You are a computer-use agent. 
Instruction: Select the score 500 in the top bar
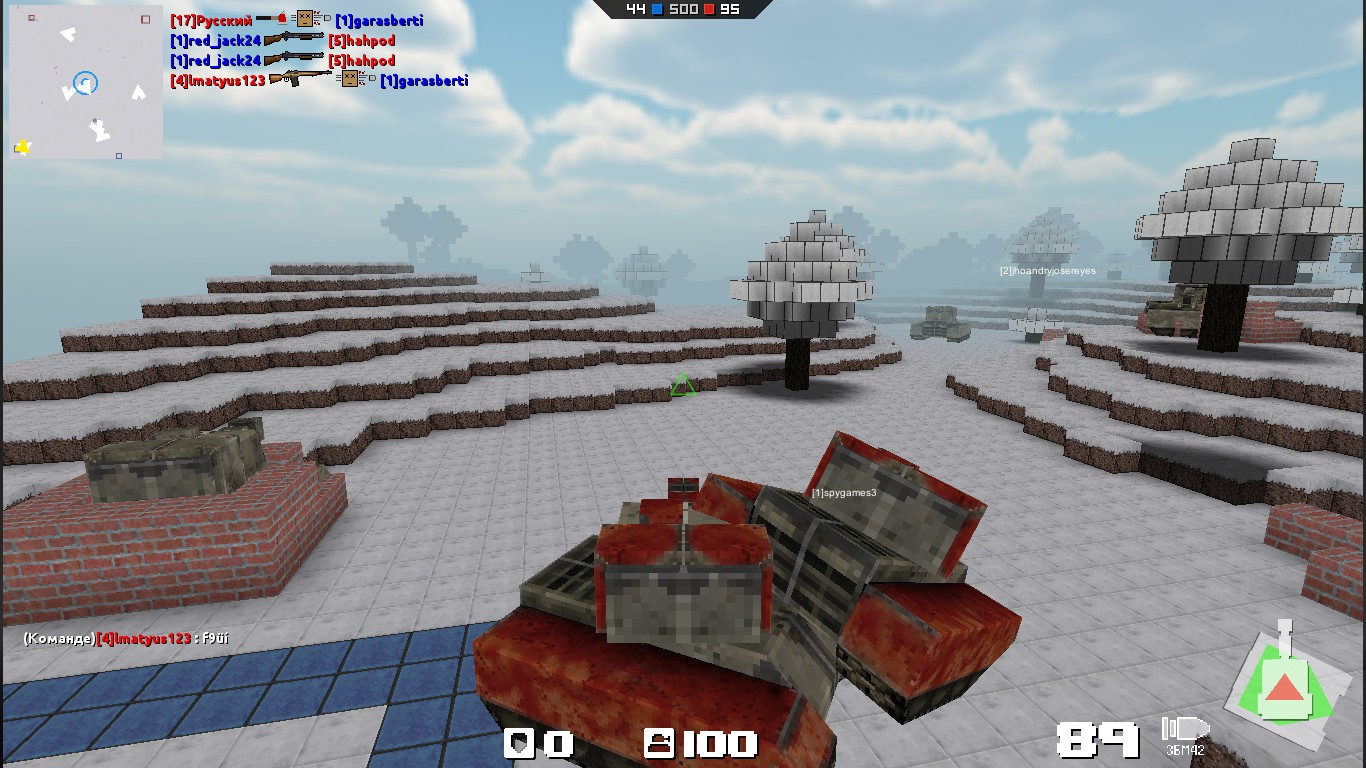[683, 9]
